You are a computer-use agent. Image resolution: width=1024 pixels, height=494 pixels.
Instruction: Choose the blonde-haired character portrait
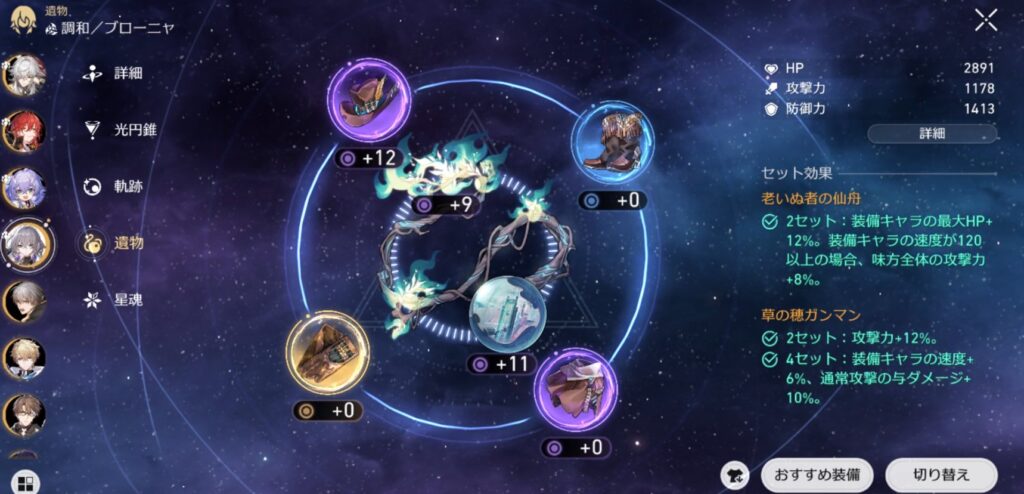click(x=22, y=356)
